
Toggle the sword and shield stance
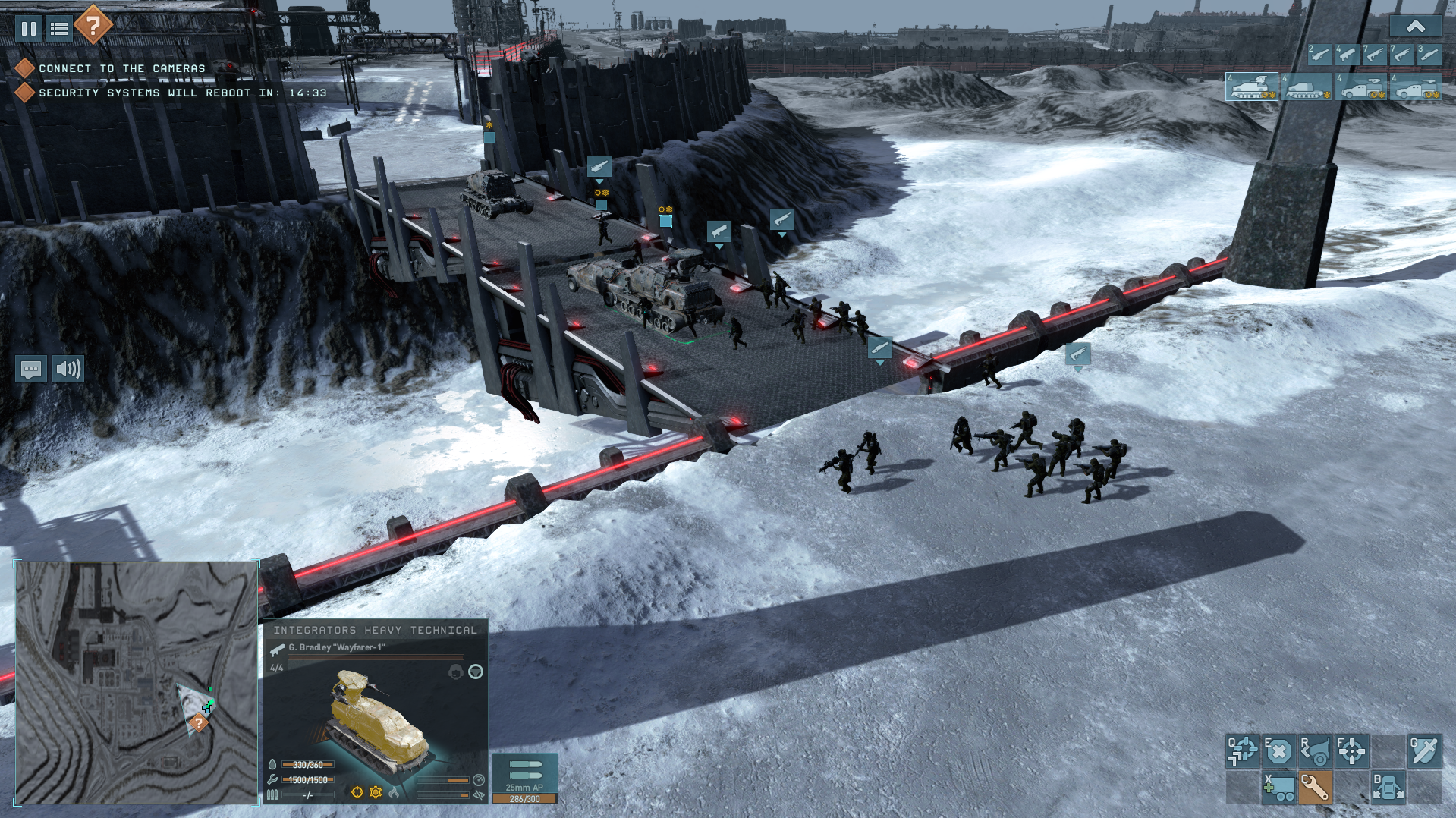click(x=1424, y=751)
